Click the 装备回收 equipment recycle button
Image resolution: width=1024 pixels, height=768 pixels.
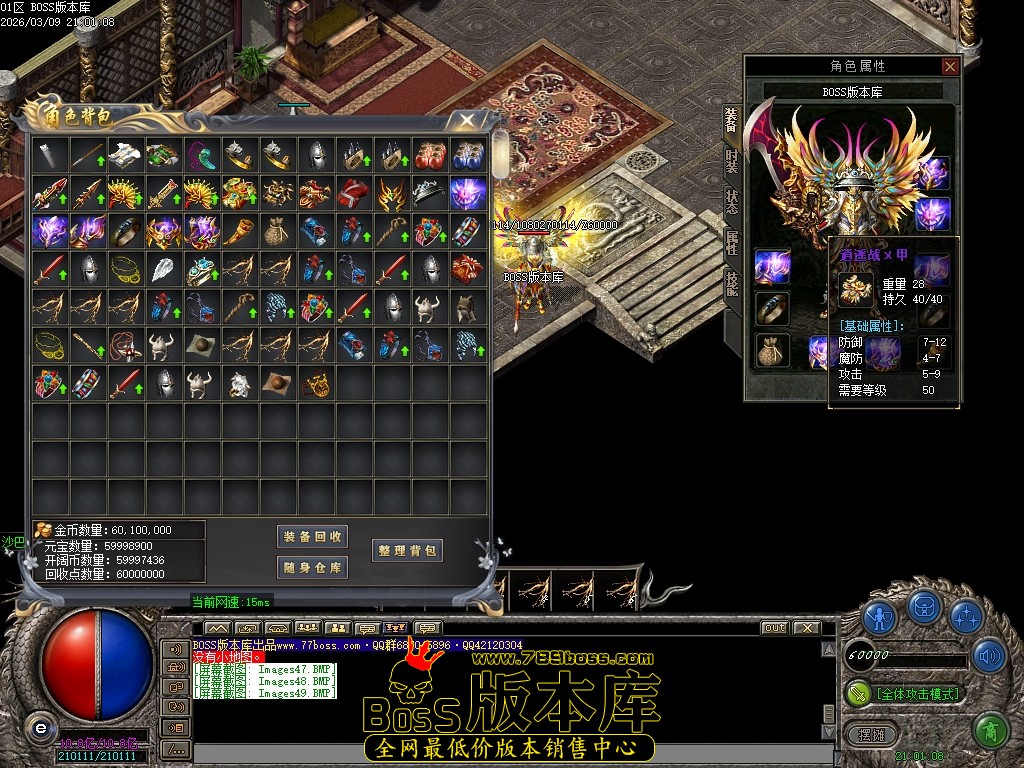[312, 537]
